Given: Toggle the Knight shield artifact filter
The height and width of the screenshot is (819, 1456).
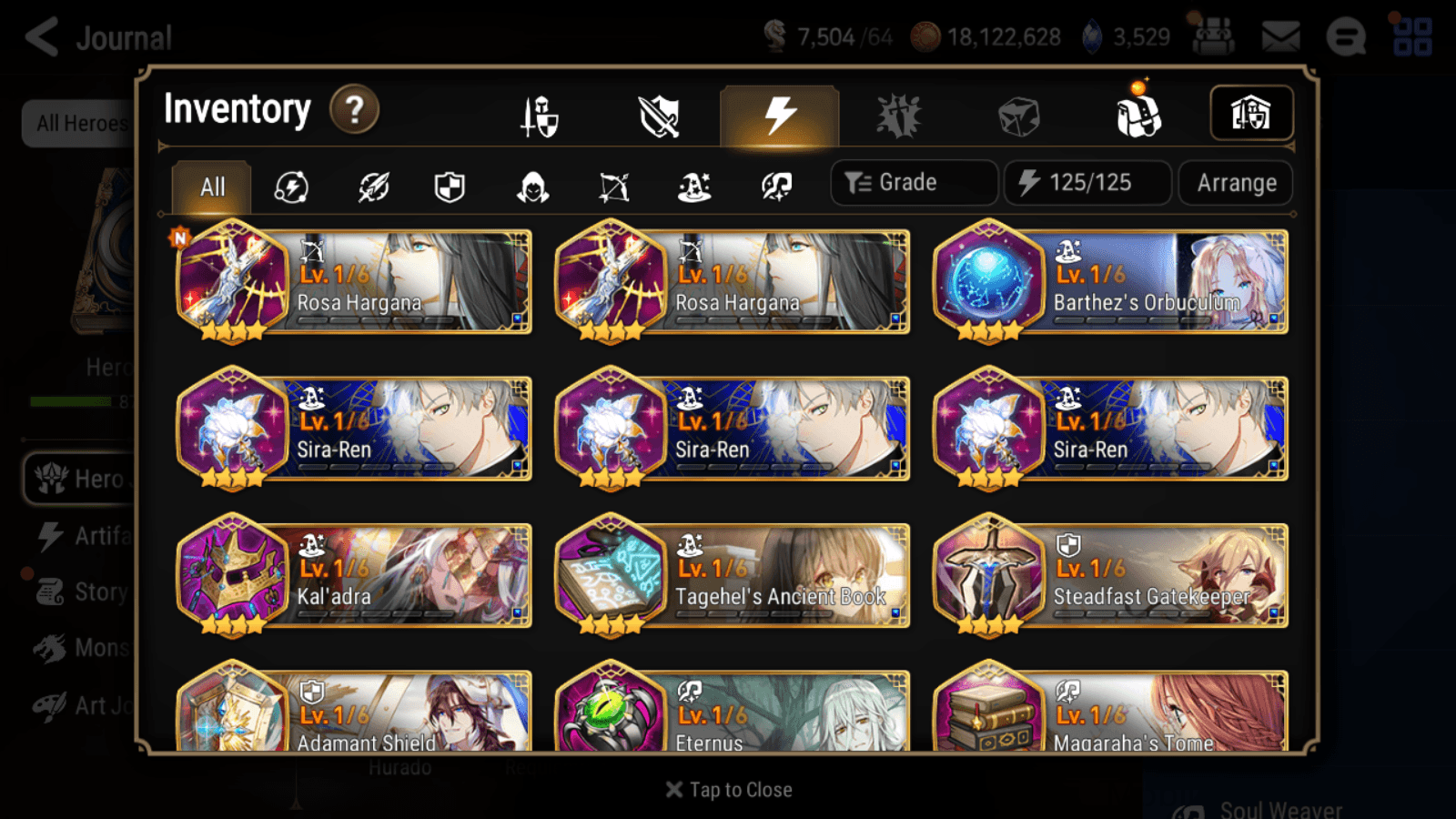Looking at the screenshot, I should [x=448, y=187].
